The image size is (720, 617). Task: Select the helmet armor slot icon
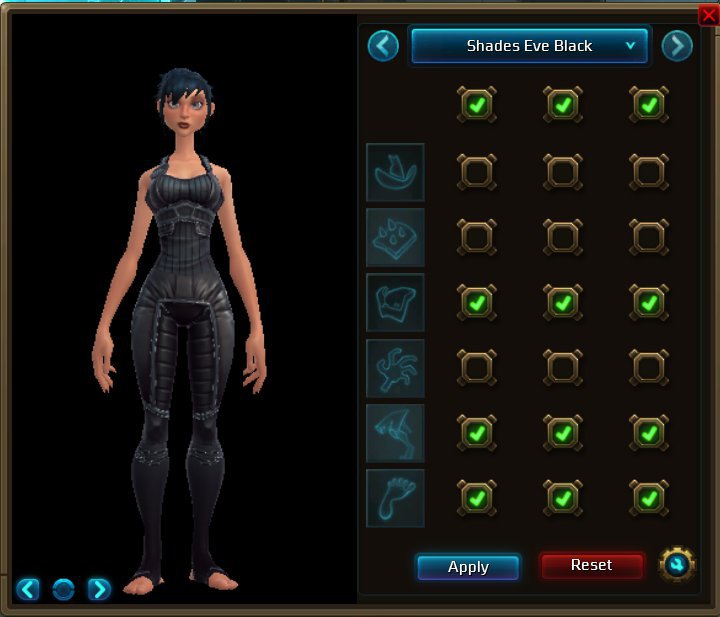395,172
